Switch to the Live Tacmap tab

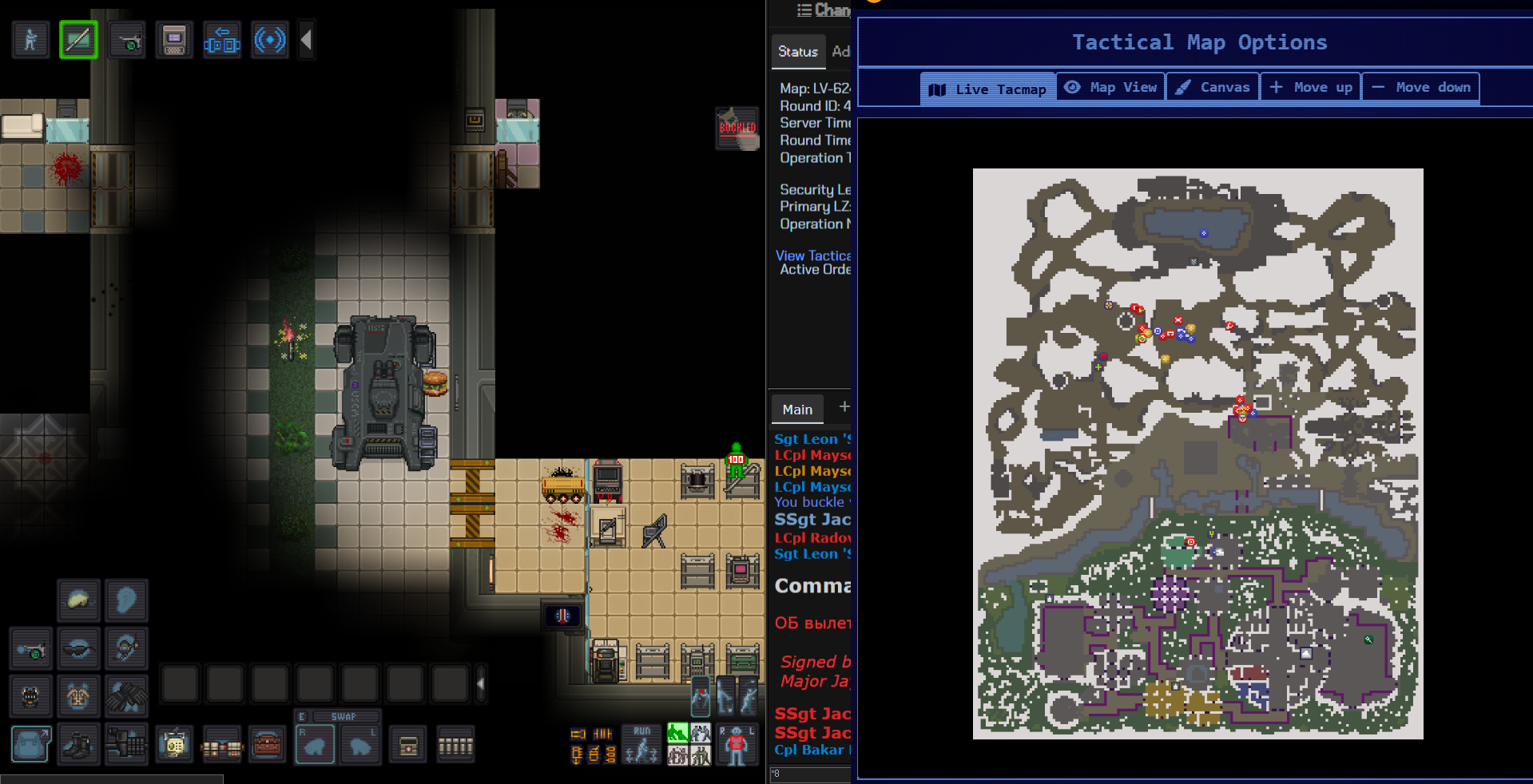pos(988,89)
